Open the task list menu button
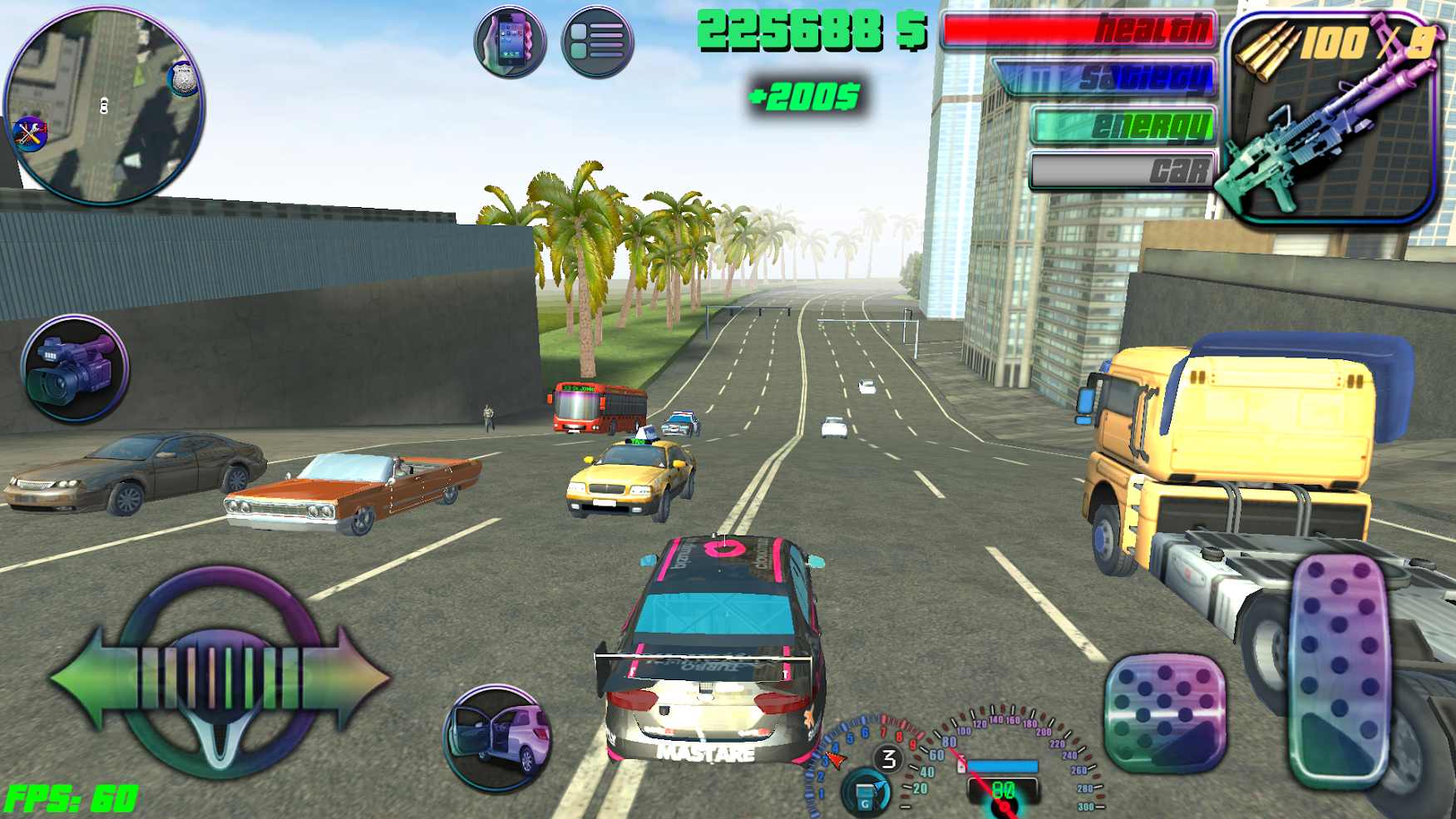 pyautogui.click(x=597, y=42)
